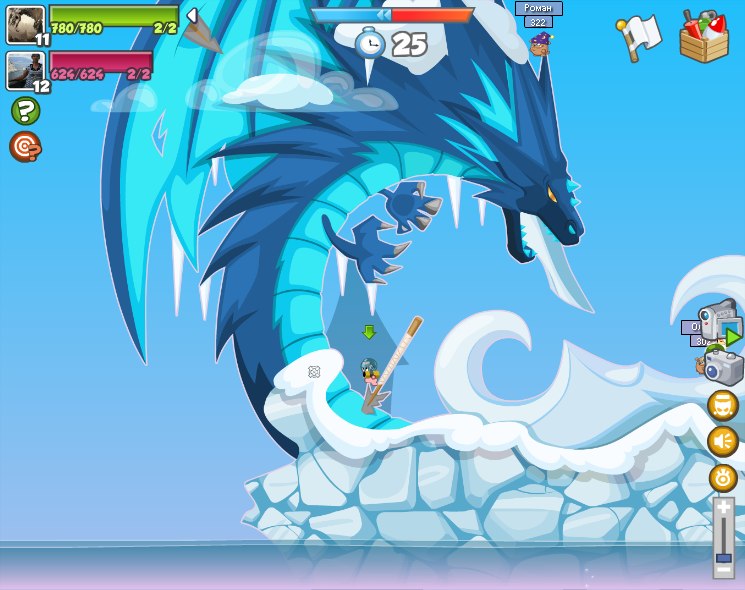Click the orange face button above the speaker
Image resolution: width=745 pixels, height=590 pixels.
click(x=723, y=405)
